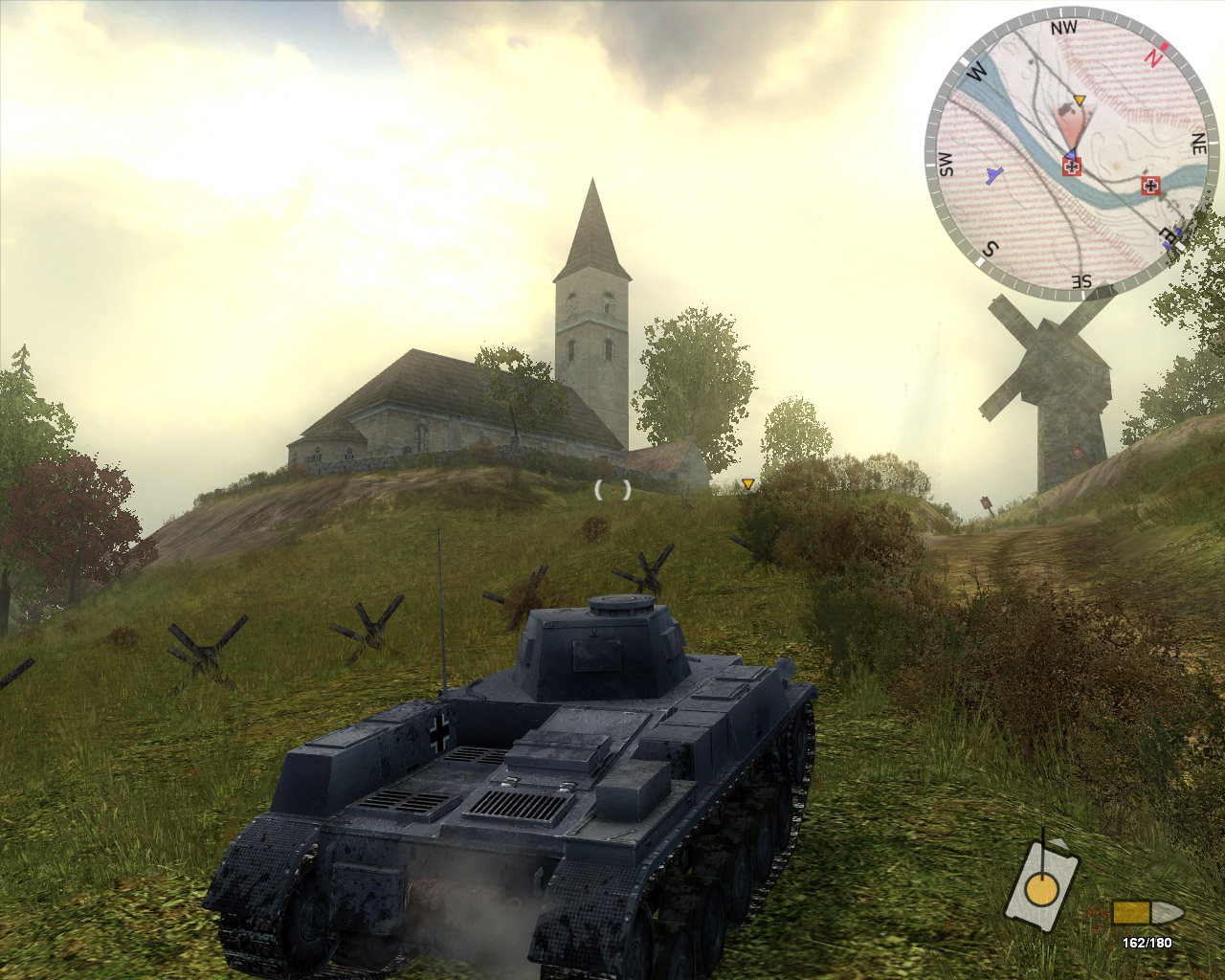
Task: Select the rightmost red cross marker on the minimap
Action: tap(1150, 186)
